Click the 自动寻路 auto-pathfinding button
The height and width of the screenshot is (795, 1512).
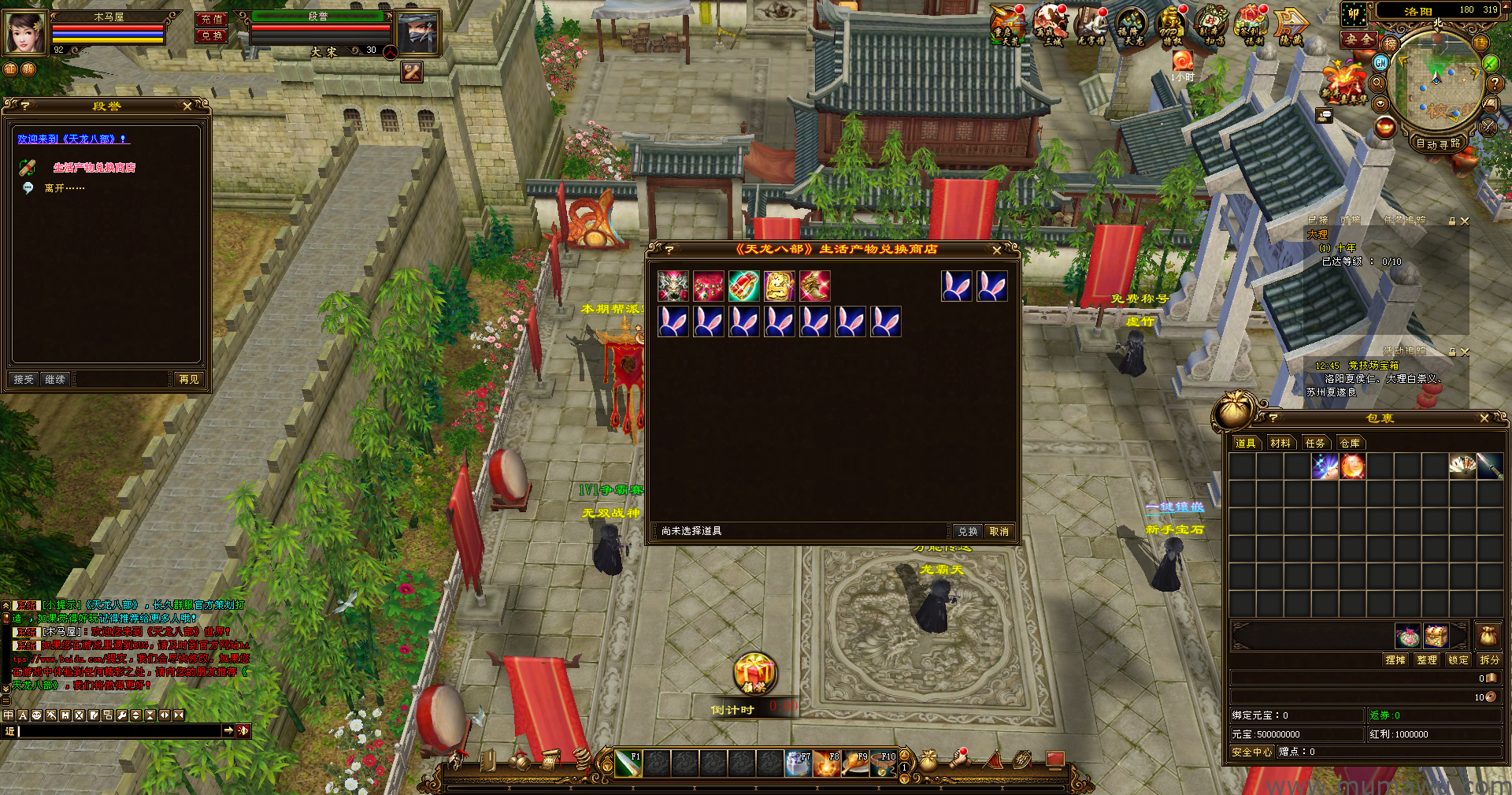click(1438, 143)
